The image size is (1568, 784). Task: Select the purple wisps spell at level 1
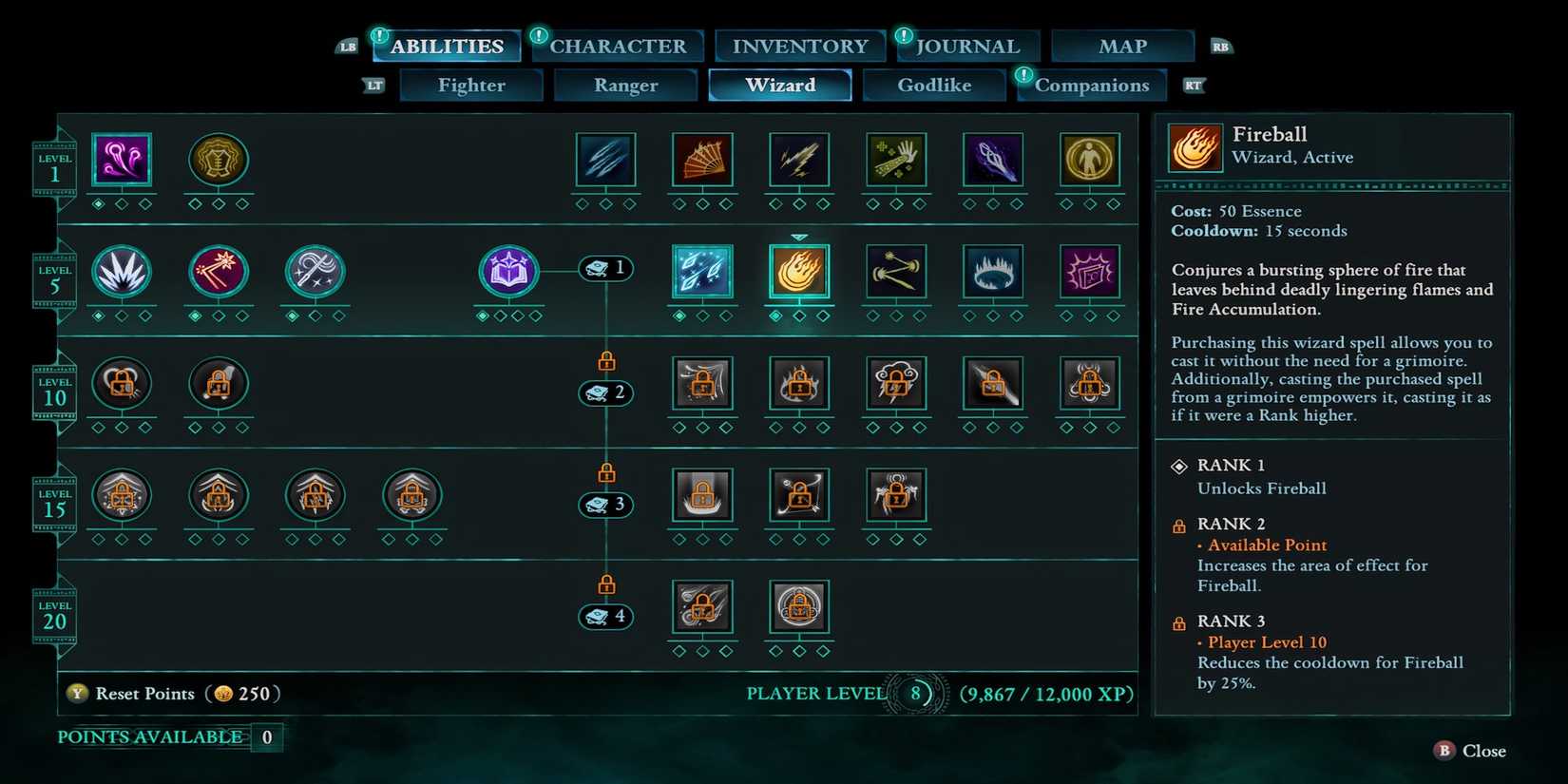coord(122,162)
